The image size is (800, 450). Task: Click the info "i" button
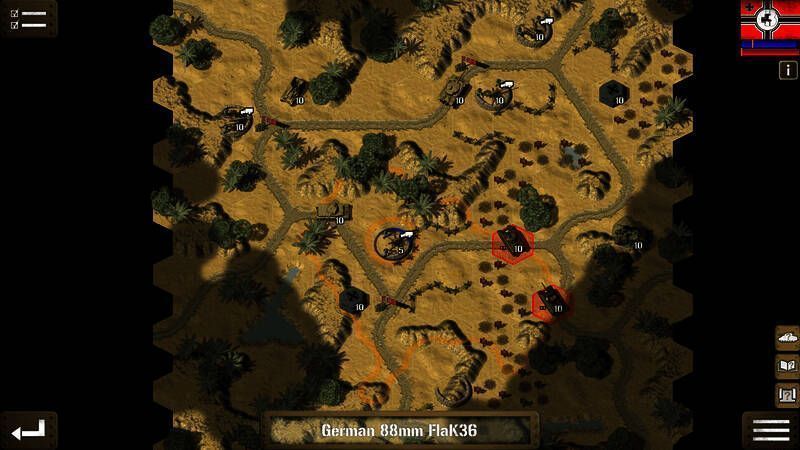pyautogui.click(x=787, y=70)
